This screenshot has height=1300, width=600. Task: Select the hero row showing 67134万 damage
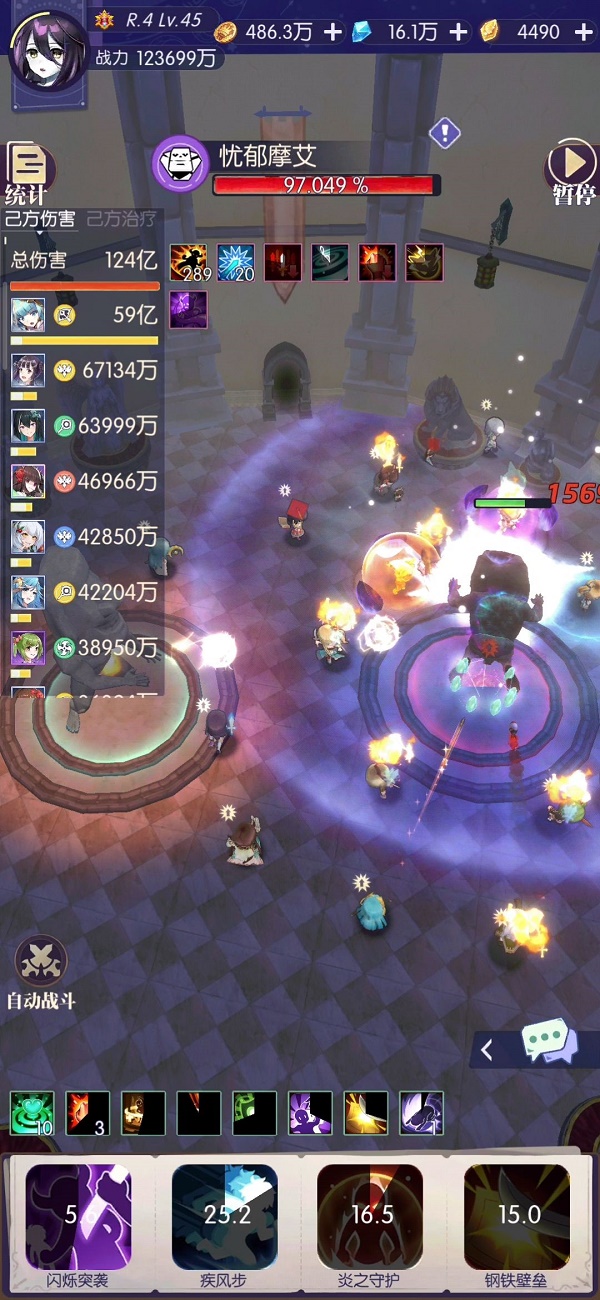pyautogui.click(x=85, y=370)
